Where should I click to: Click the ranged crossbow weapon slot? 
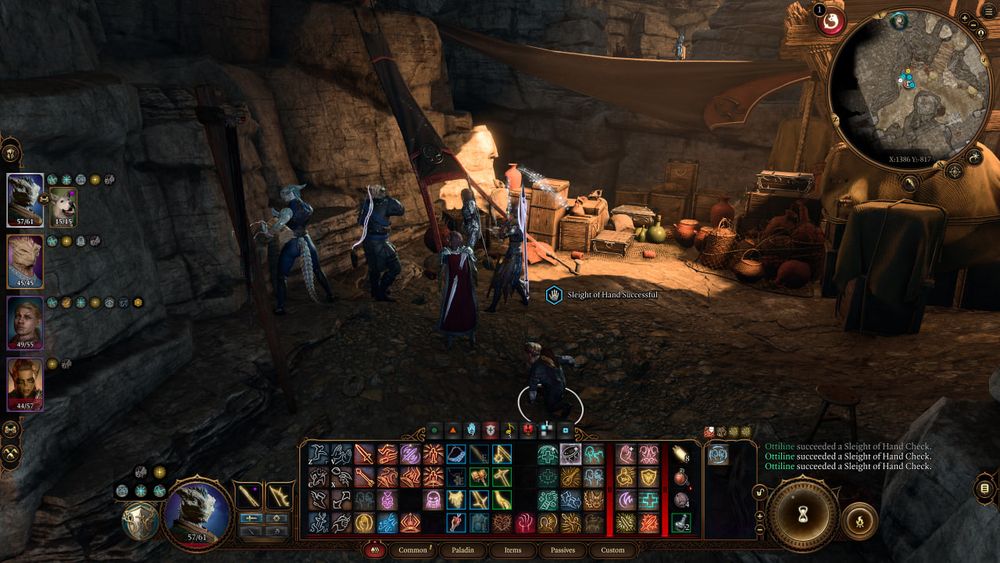(280, 495)
